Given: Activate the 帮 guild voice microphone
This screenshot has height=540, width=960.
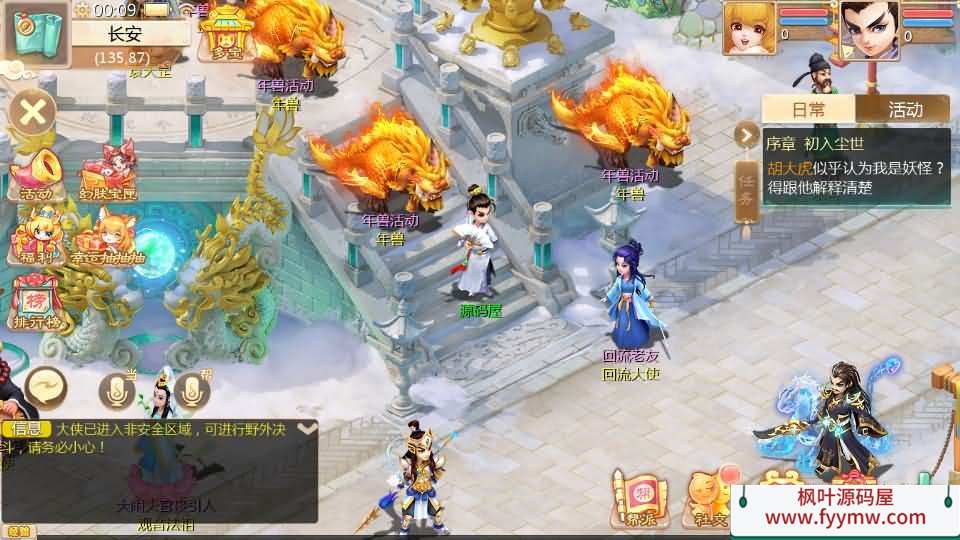Looking at the screenshot, I should pos(192,390).
